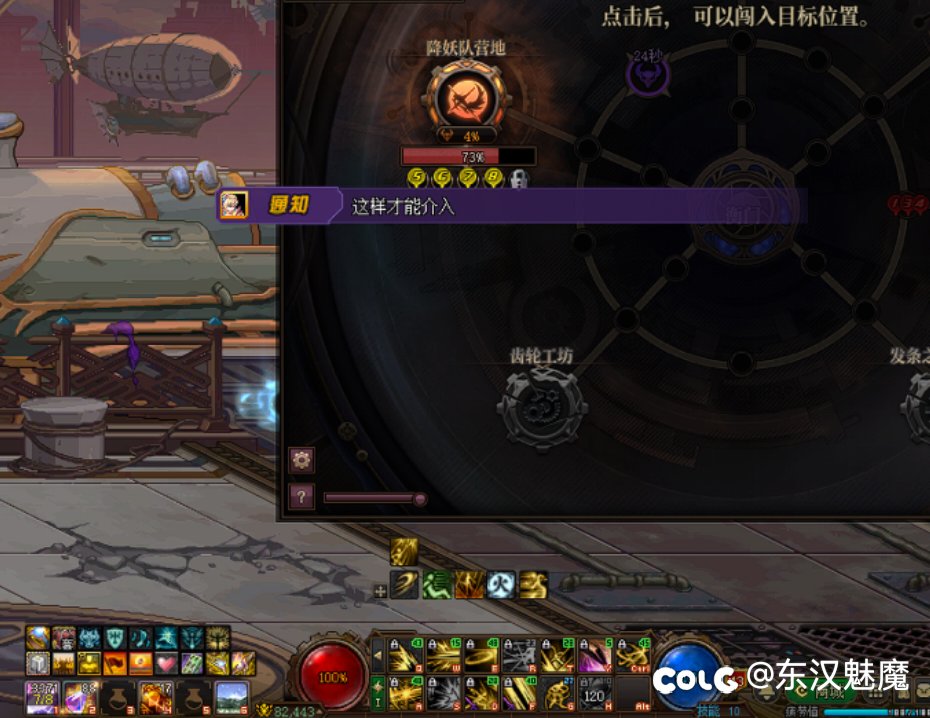Screen dimensions: 930x718
Task: Click the character portrait on the 通知 banner
Action: [x=233, y=206]
